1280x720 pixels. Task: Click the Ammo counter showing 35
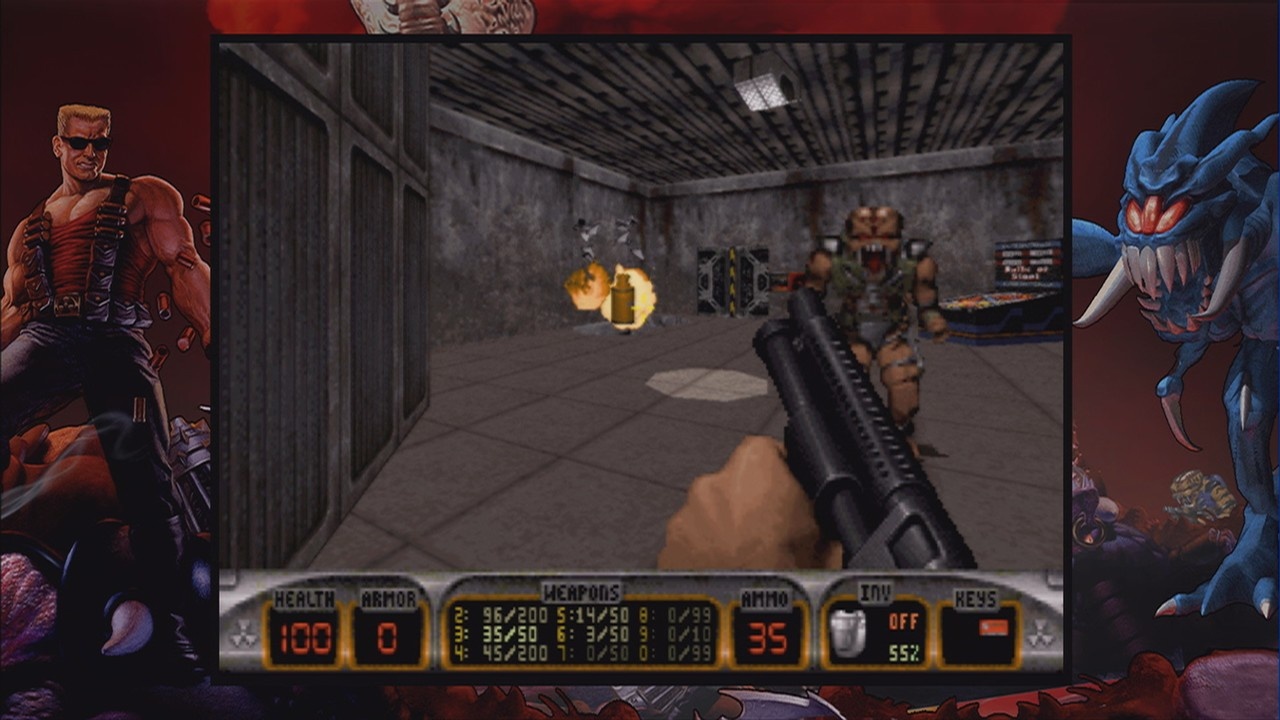tap(768, 637)
